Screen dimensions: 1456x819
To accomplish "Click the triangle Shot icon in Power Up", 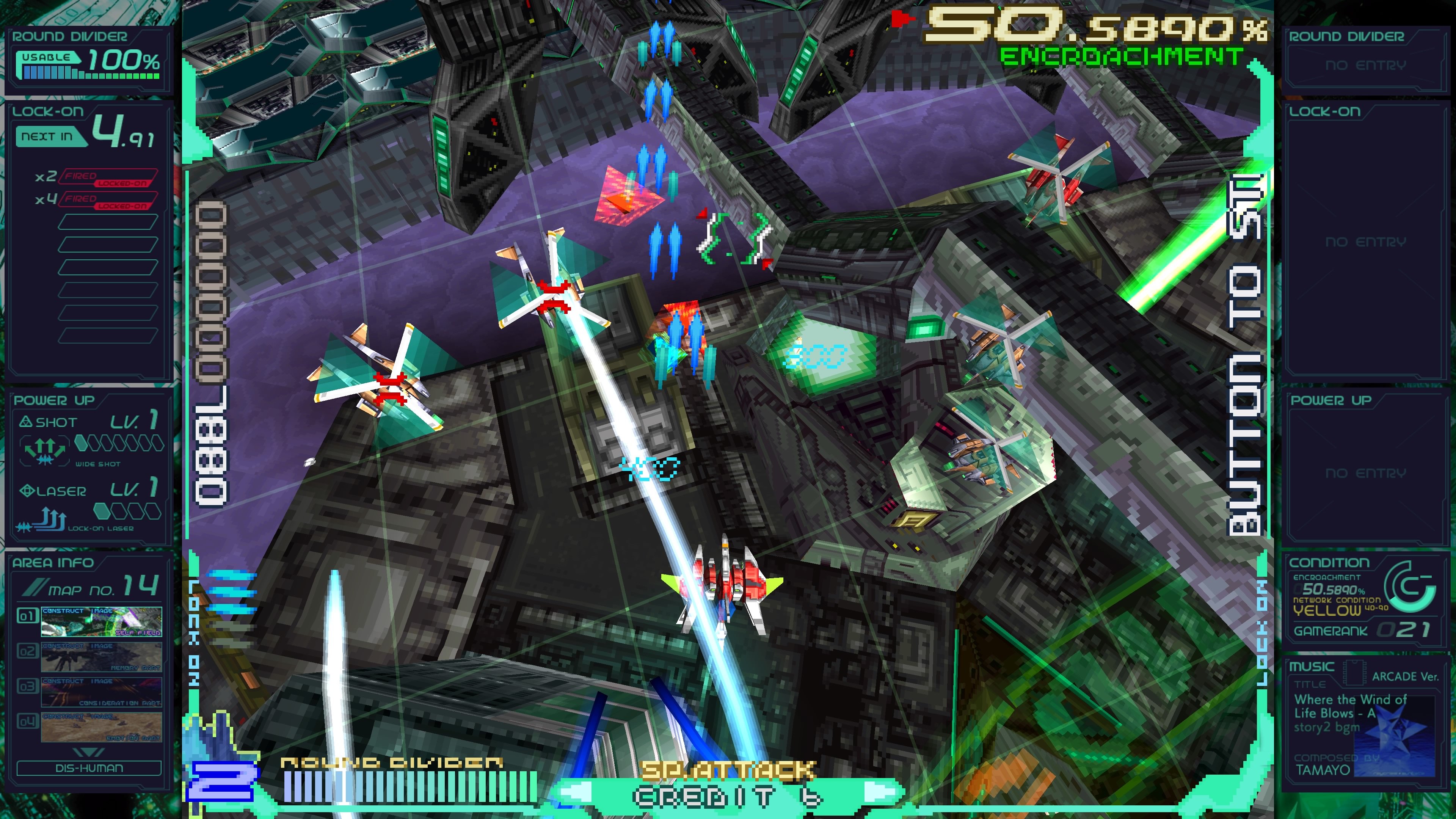I will (27, 422).
